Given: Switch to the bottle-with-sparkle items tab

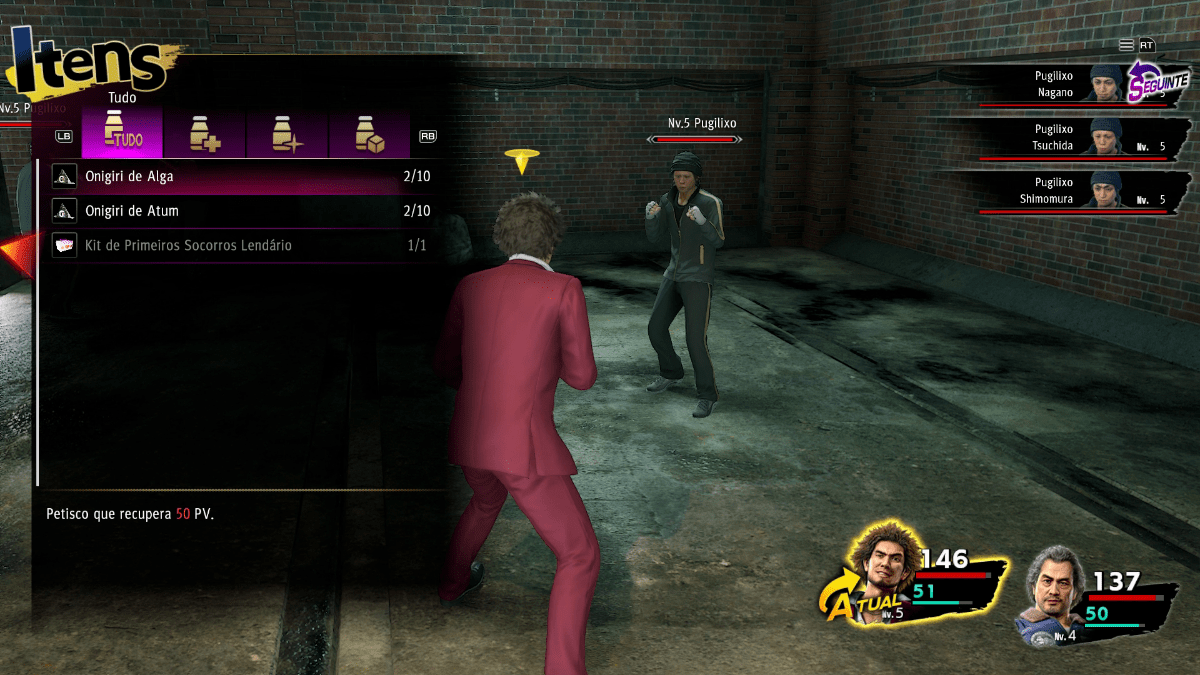Looking at the screenshot, I should pos(288,134).
